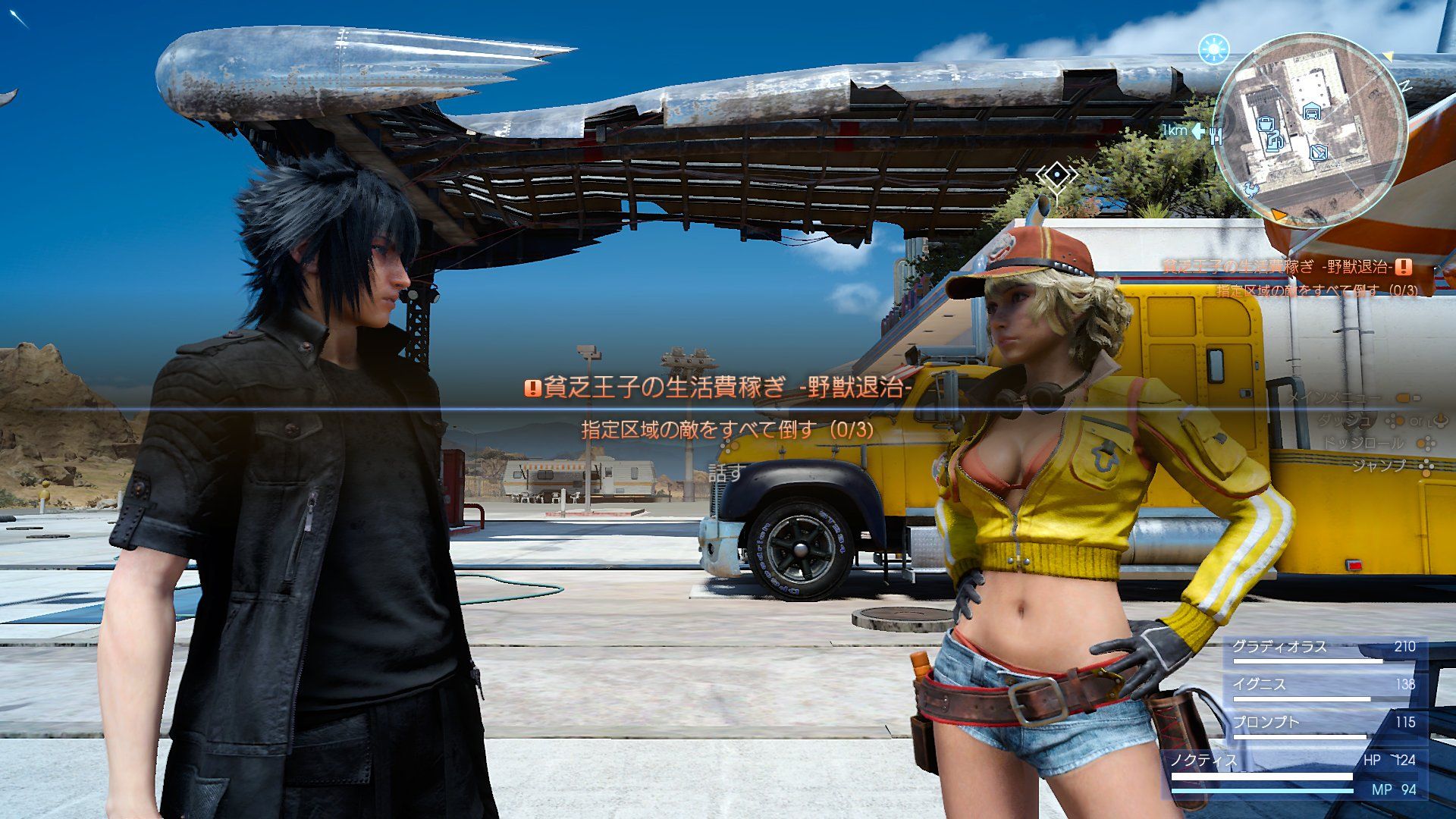Click the orange player arrow on the minimap
Image resolution: width=1456 pixels, height=819 pixels.
pos(1279,215)
